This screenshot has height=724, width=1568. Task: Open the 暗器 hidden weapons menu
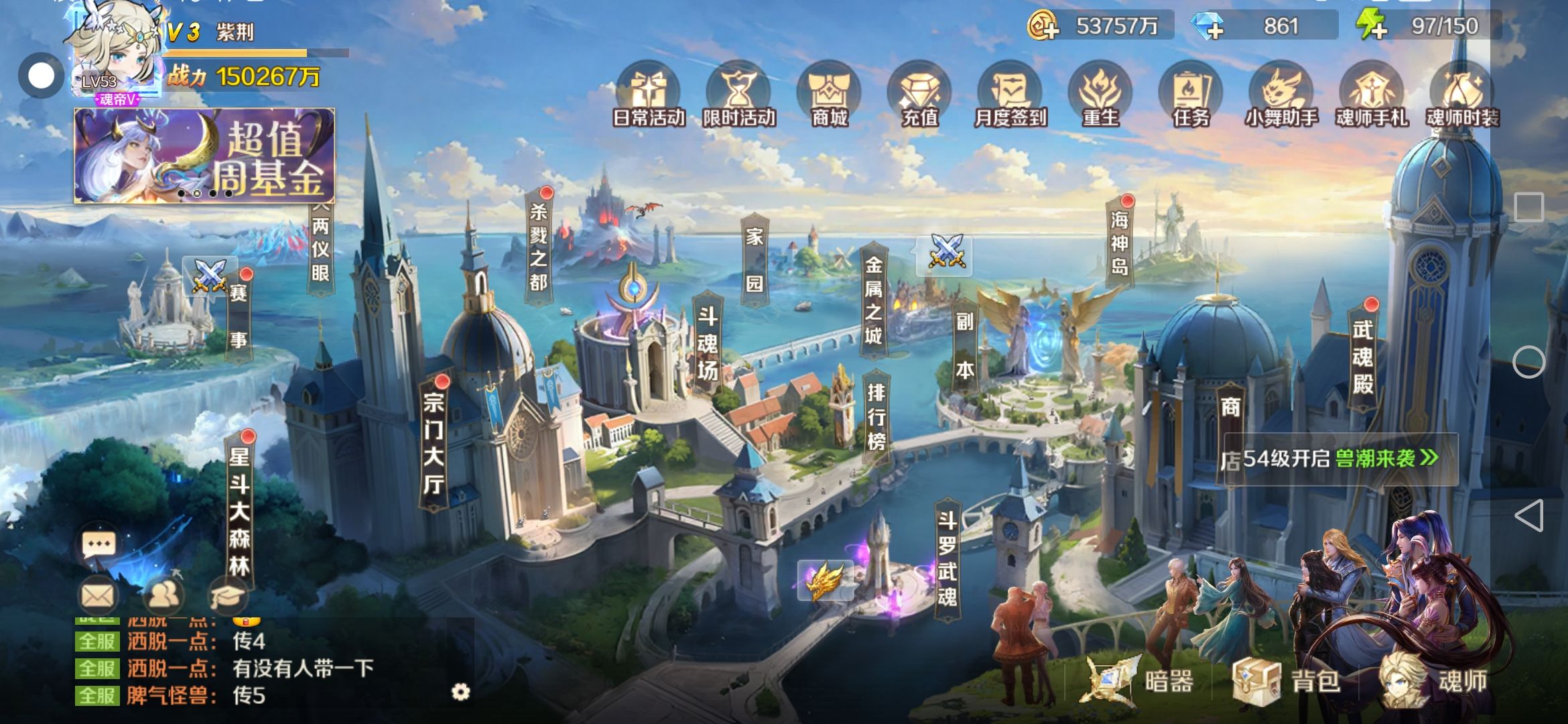click(x=1139, y=681)
